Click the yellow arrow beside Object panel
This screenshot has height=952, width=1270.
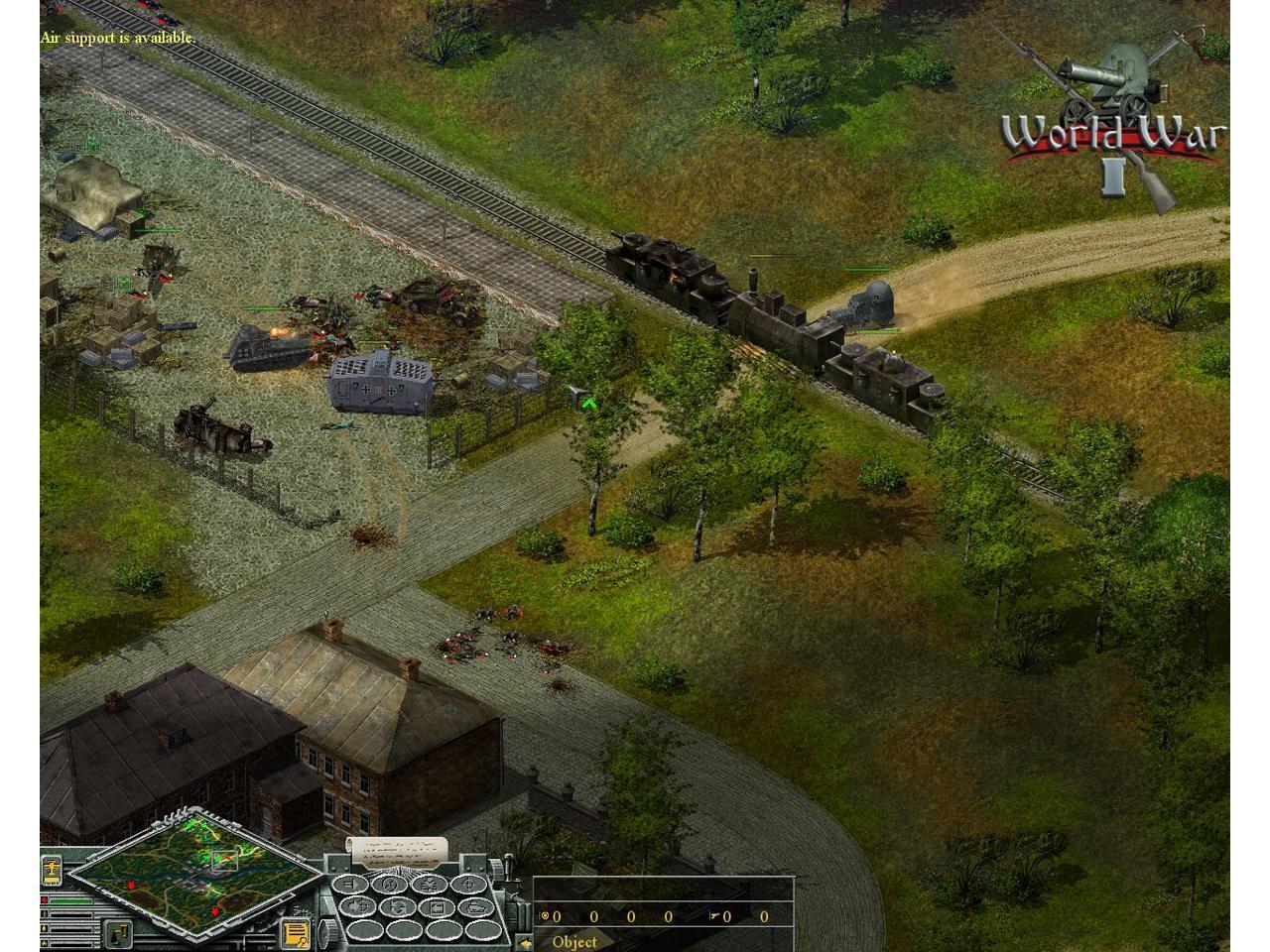point(526,944)
